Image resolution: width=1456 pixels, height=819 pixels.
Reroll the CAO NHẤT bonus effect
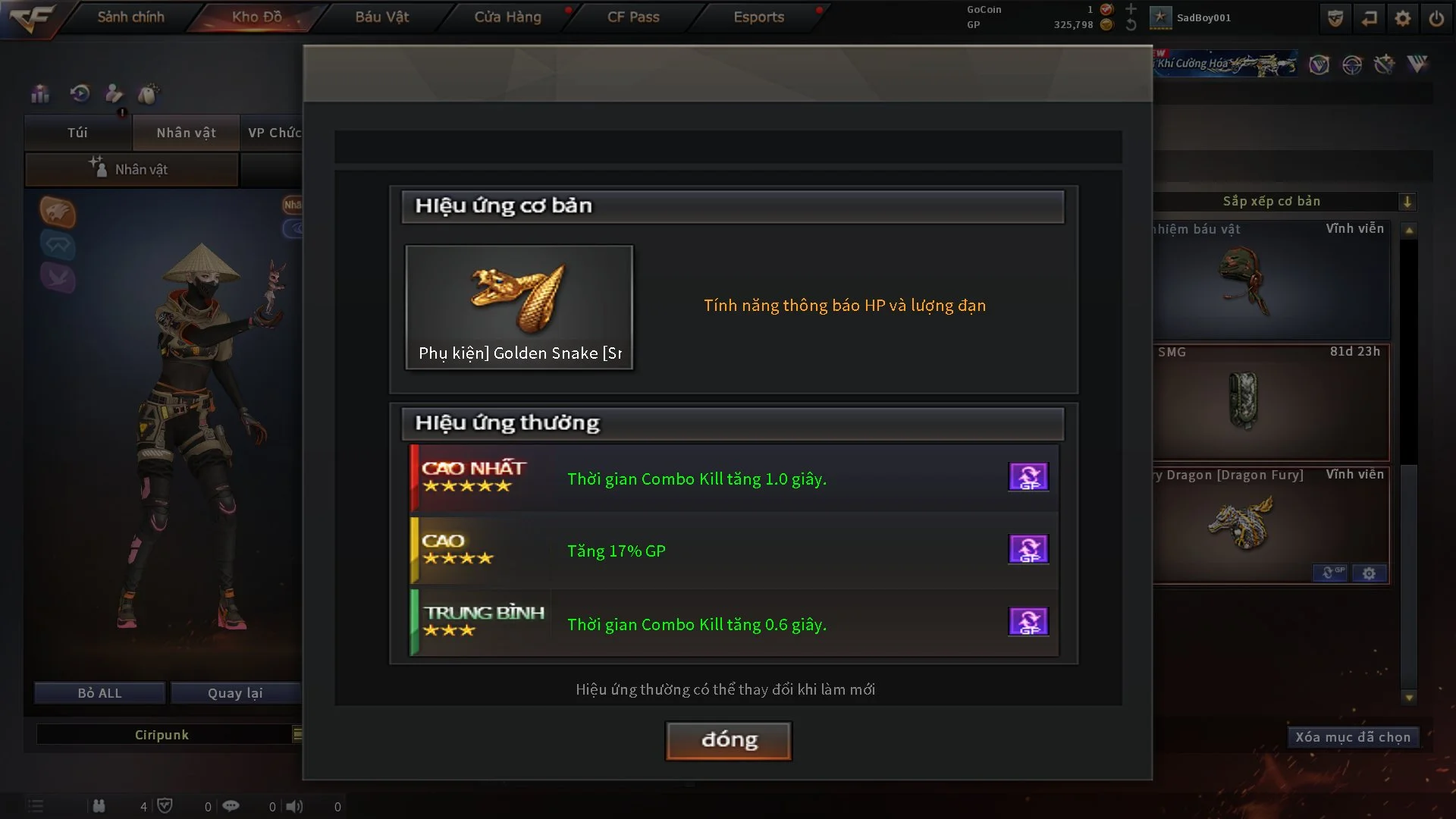point(1028,477)
